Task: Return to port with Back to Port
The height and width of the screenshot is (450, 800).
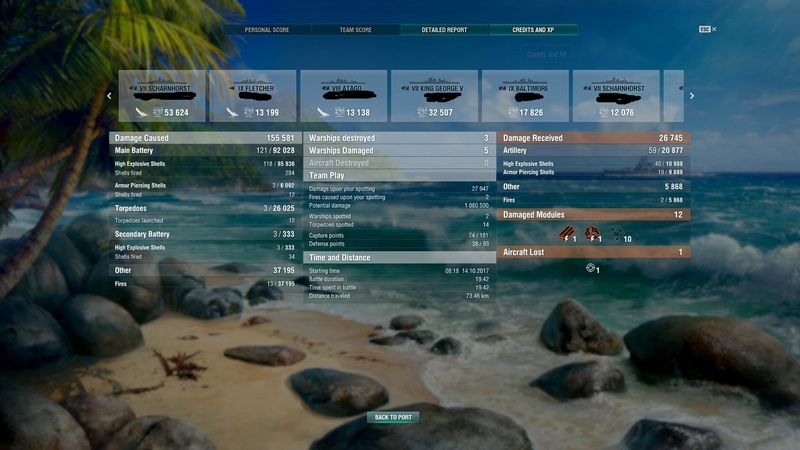Action: (394, 417)
